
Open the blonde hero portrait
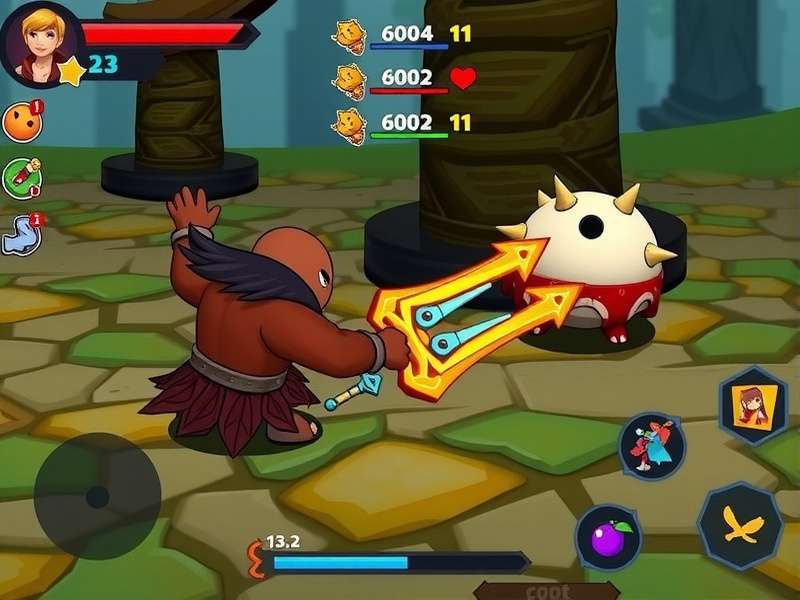coord(41,42)
